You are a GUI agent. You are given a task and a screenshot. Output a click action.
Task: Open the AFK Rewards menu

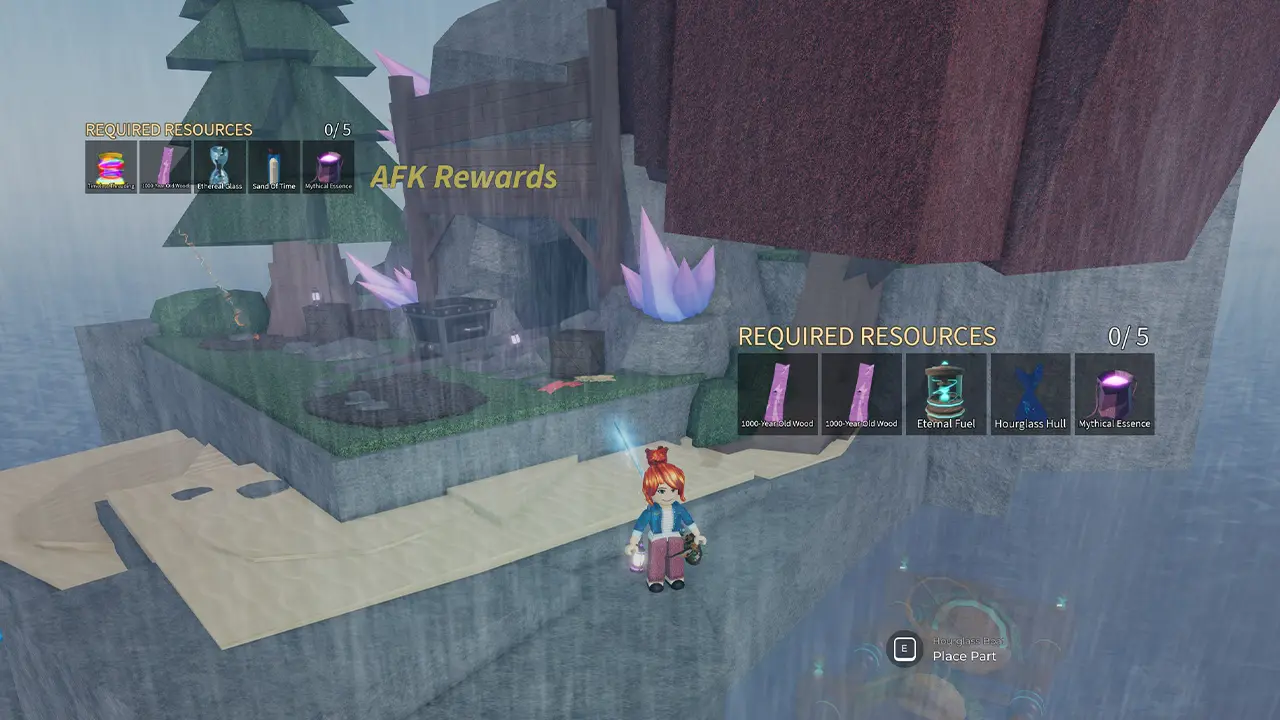pos(464,176)
